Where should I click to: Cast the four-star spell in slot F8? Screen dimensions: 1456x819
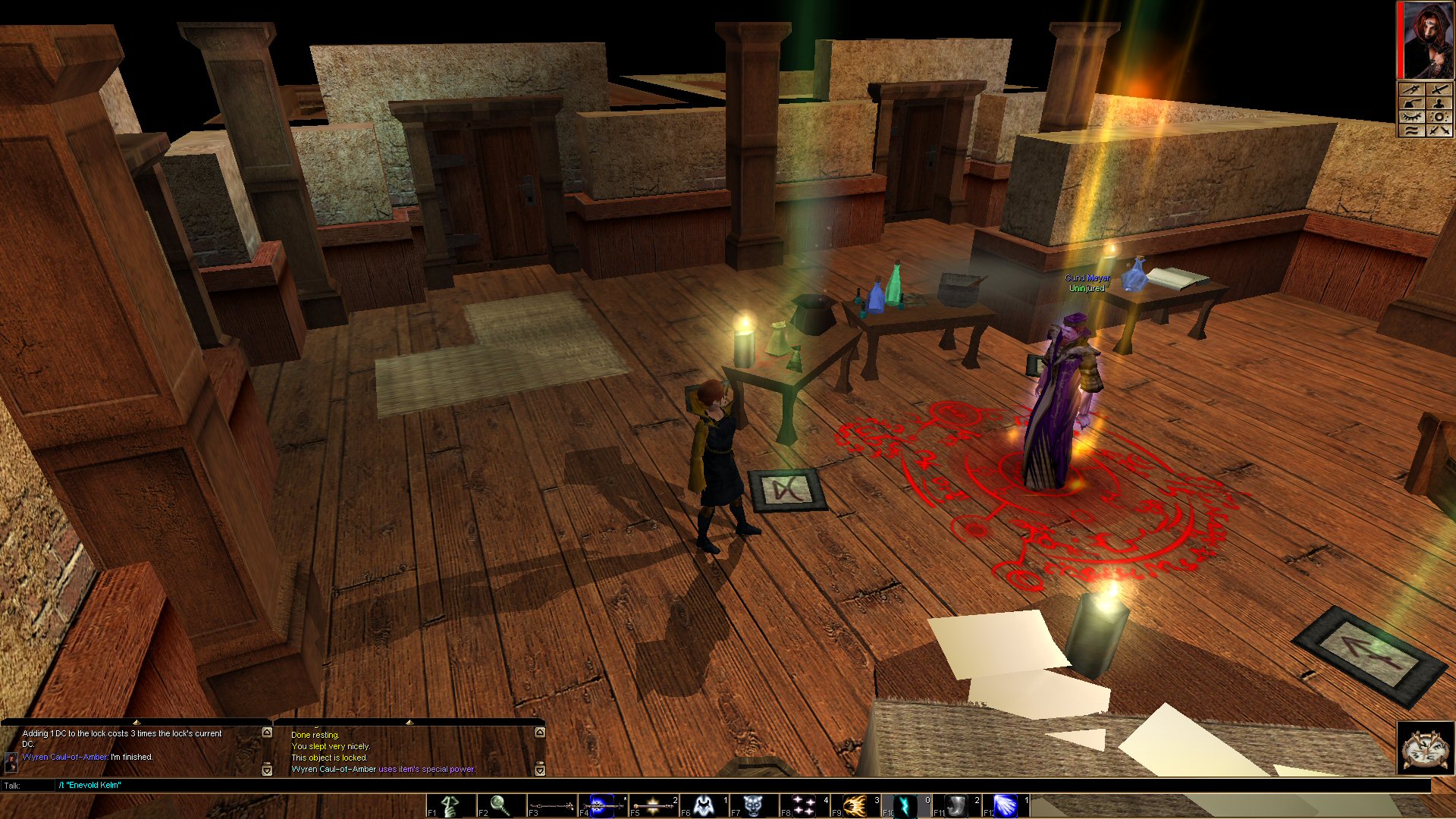click(x=804, y=805)
